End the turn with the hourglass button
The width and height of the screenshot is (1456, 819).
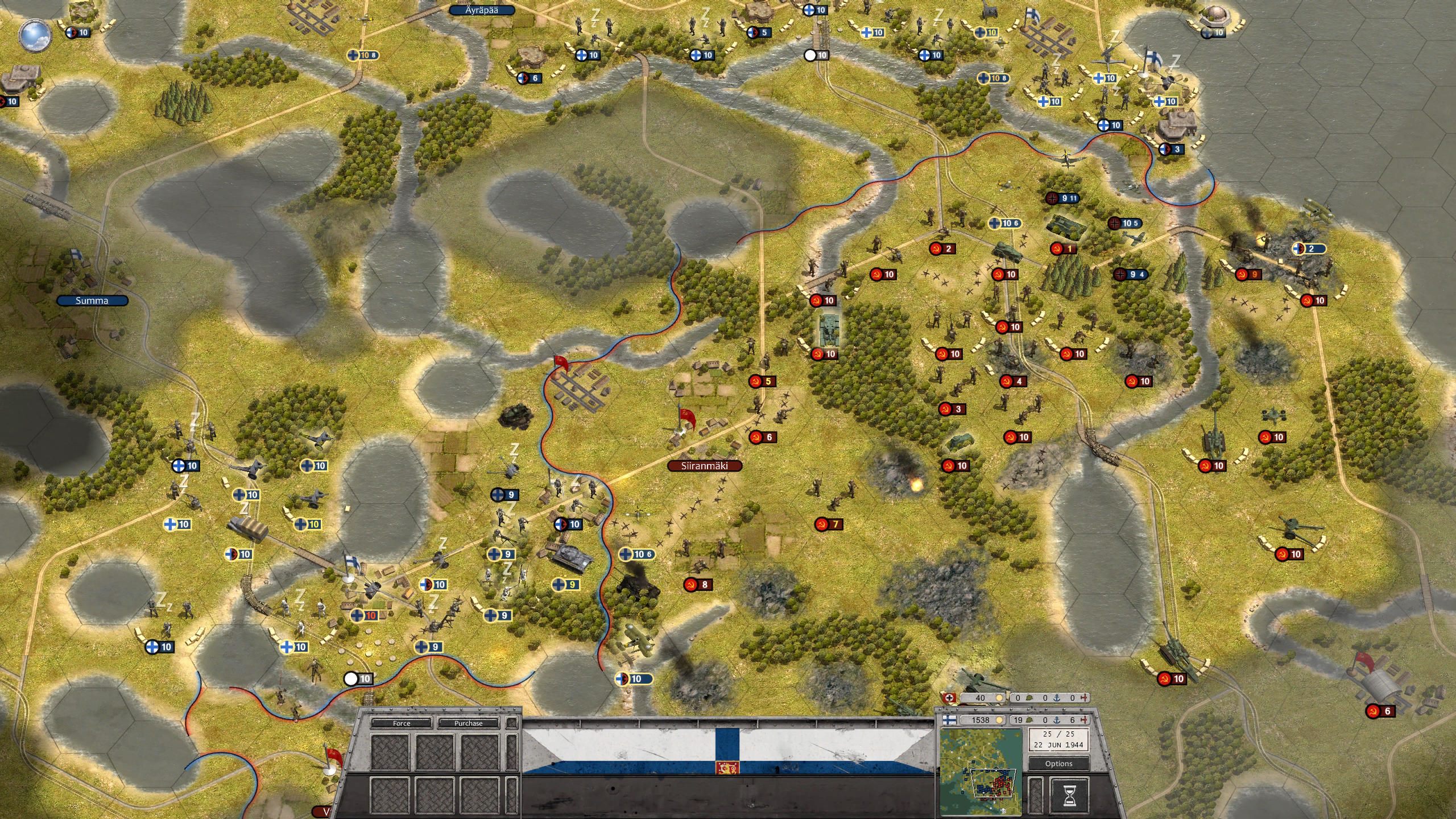coord(1069,793)
